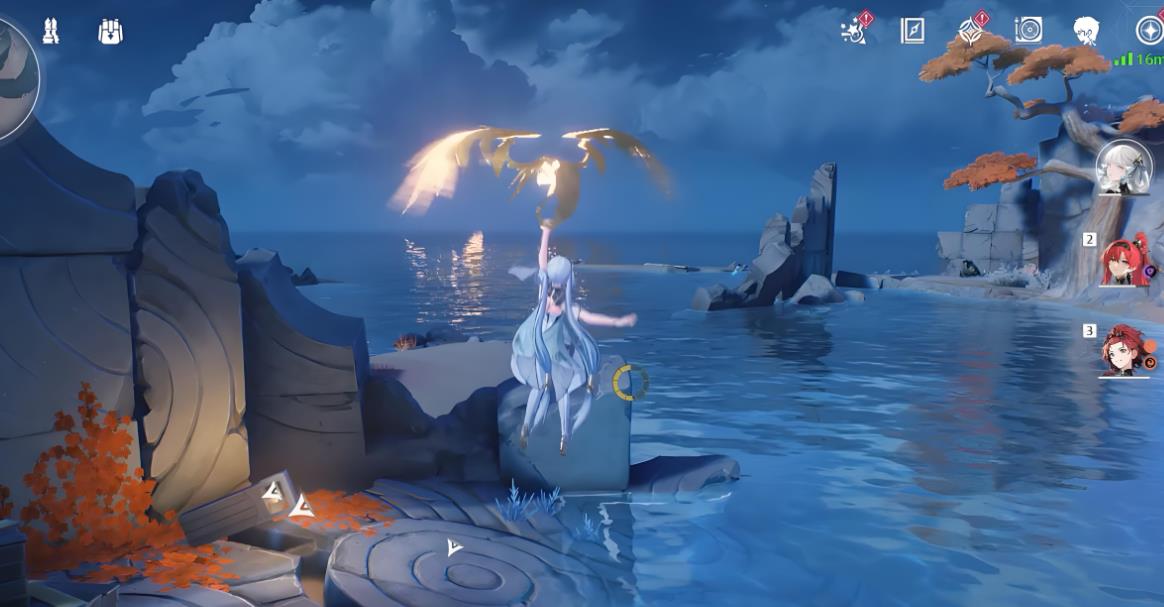
Task: Switch to party member 3 portrait
Action: tap(1124, 351)
